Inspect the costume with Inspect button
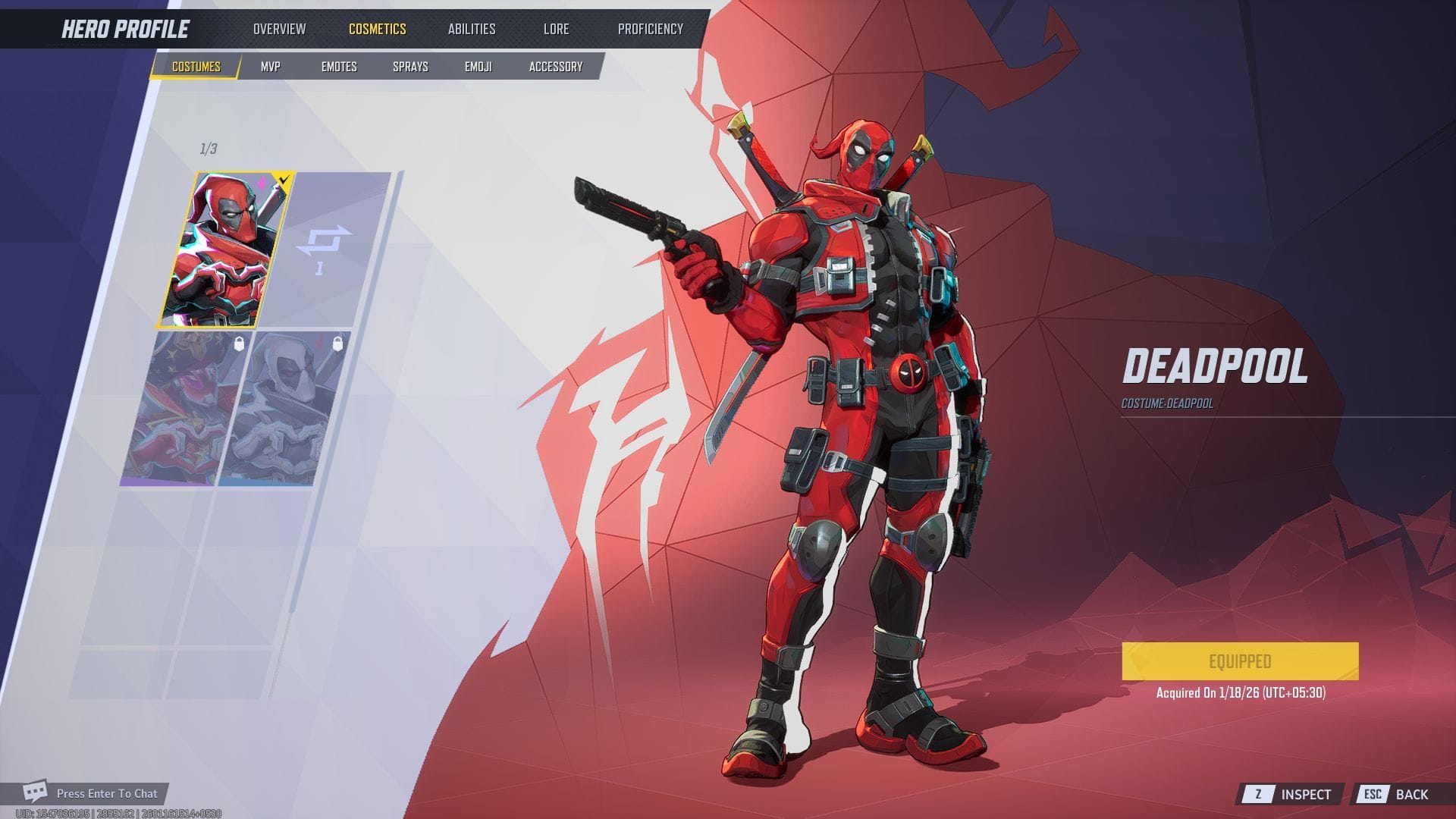1456x819 pixels. tap(1292, 794)
